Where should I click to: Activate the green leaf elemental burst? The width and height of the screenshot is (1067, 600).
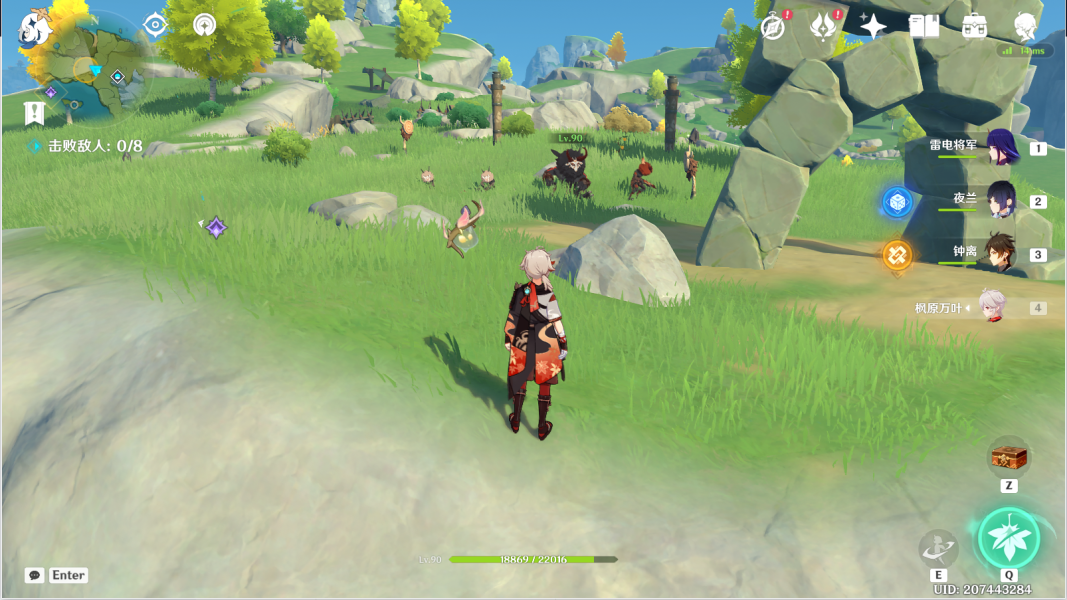1009,538
